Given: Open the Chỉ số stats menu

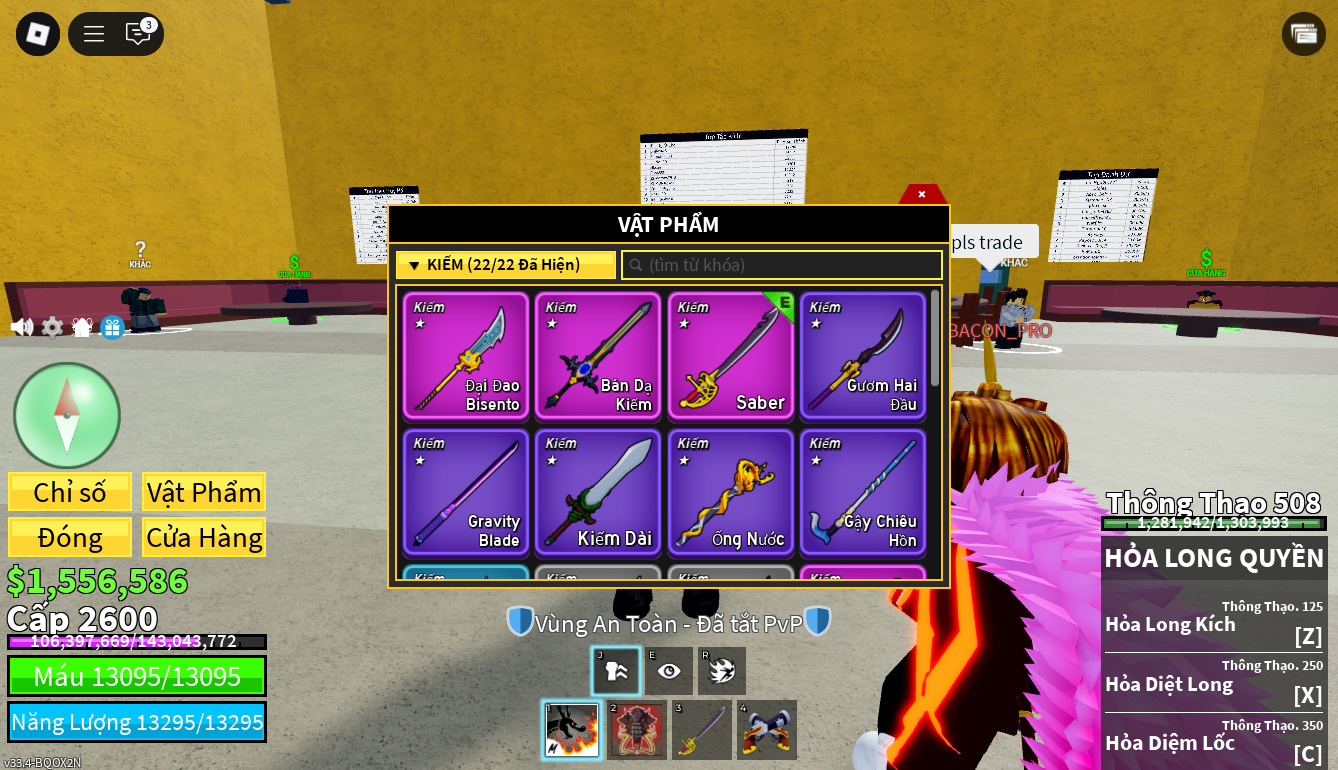Looking at the screenshot, I should pos(70,492).
